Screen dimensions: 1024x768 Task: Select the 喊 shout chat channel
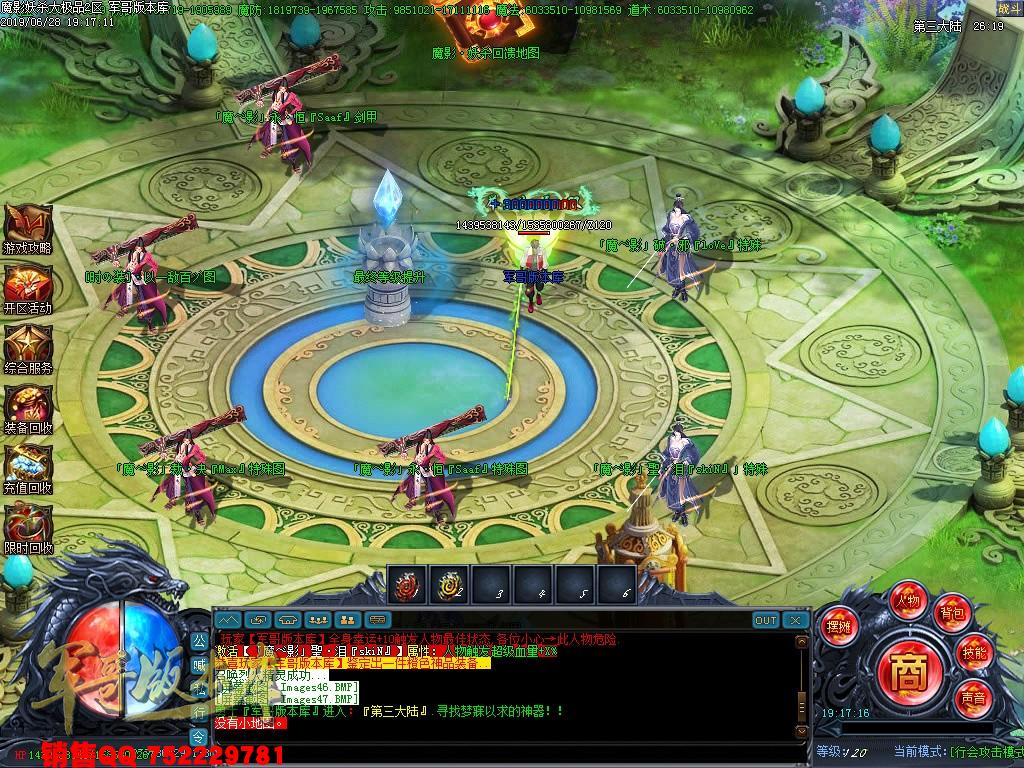click(x=199, y=664)
